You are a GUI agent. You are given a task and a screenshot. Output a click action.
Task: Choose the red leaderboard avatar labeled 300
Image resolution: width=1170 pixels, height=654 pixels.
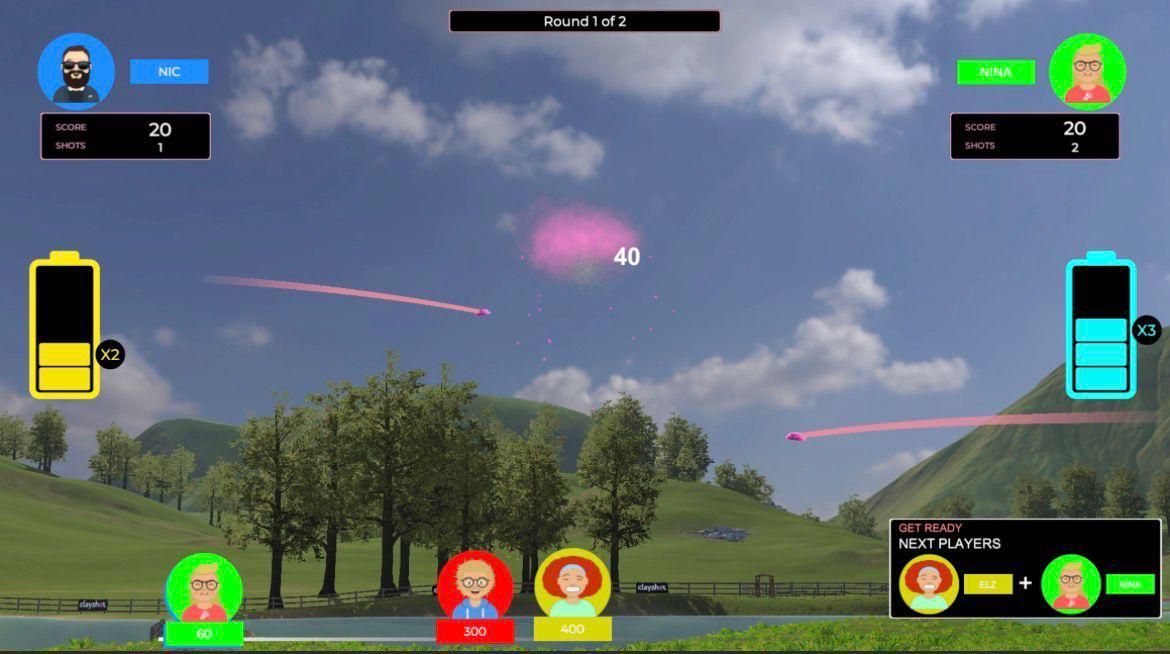[475, 586]
